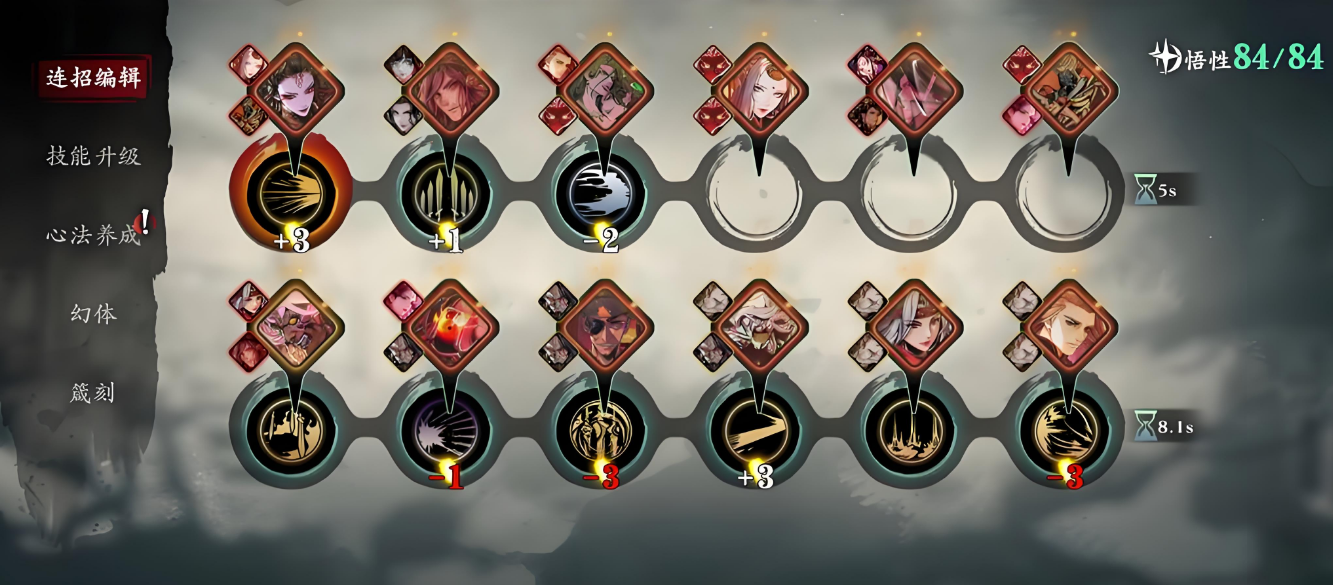Select the flaming red demon portrait
The height and width of the screenshot is (585, 1333).
450,326
